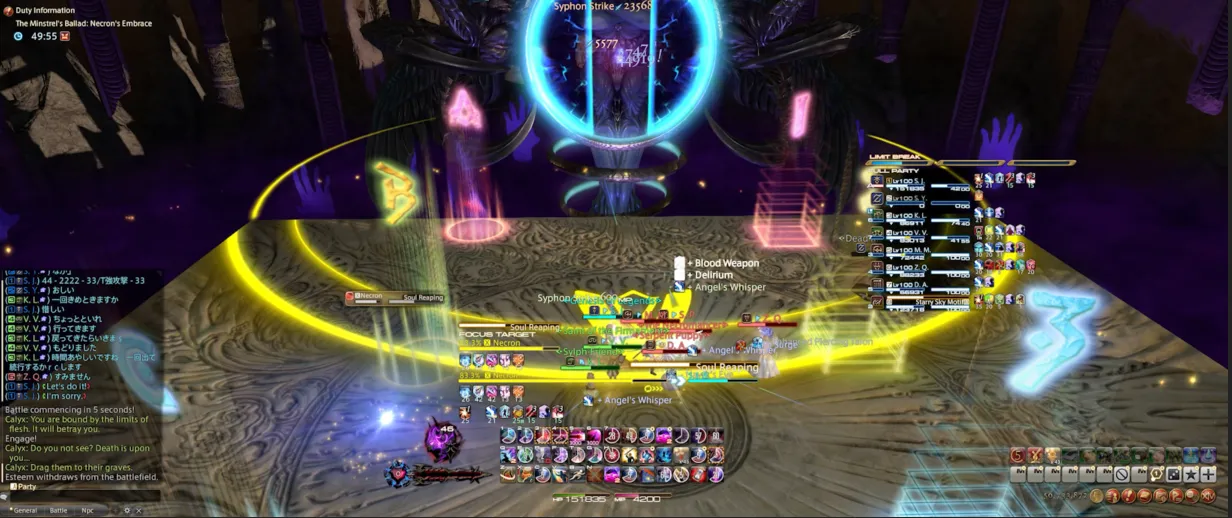This screenshot has width=1232, height=518.
Task: Switch to the General chat tab
Action: 25,510
